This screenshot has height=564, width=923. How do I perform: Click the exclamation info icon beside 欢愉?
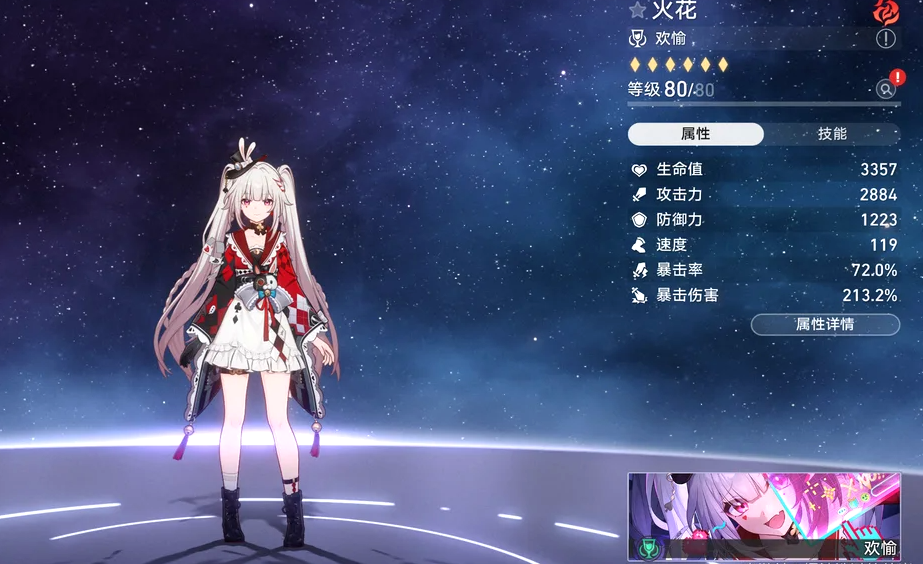point(886,39)
